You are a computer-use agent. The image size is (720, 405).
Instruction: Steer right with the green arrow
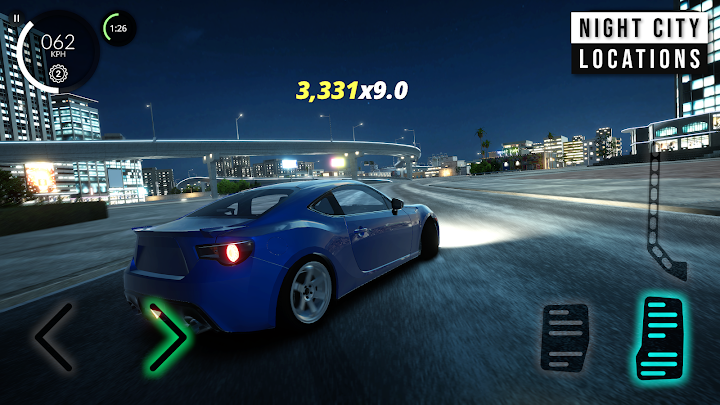pyautogui.click(x=168, y=337)
